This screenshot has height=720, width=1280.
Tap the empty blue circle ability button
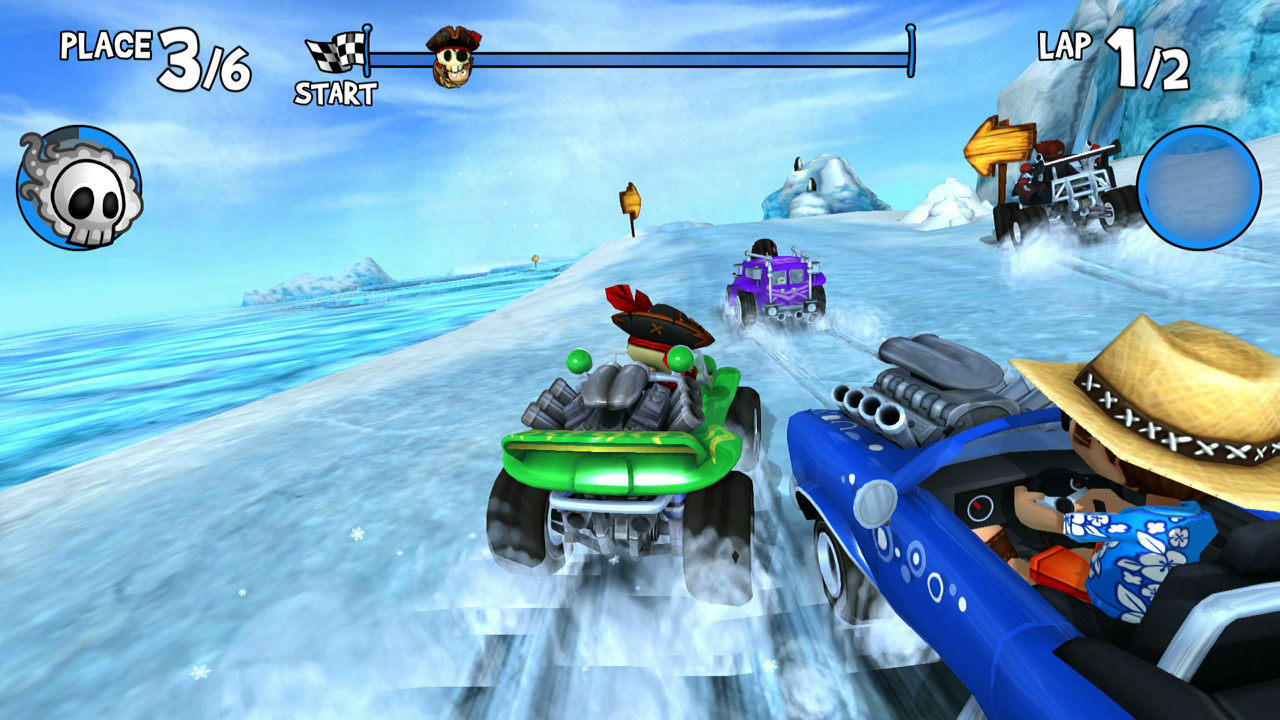[x=1198, y=187]
